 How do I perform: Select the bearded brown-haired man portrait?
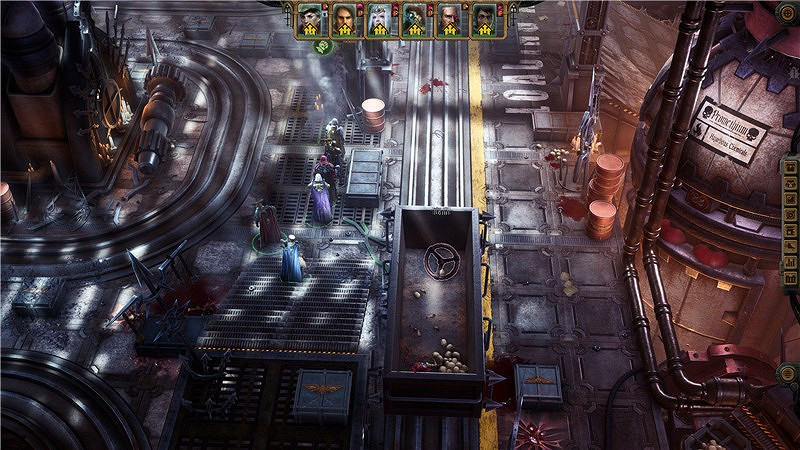pos(345,19)
